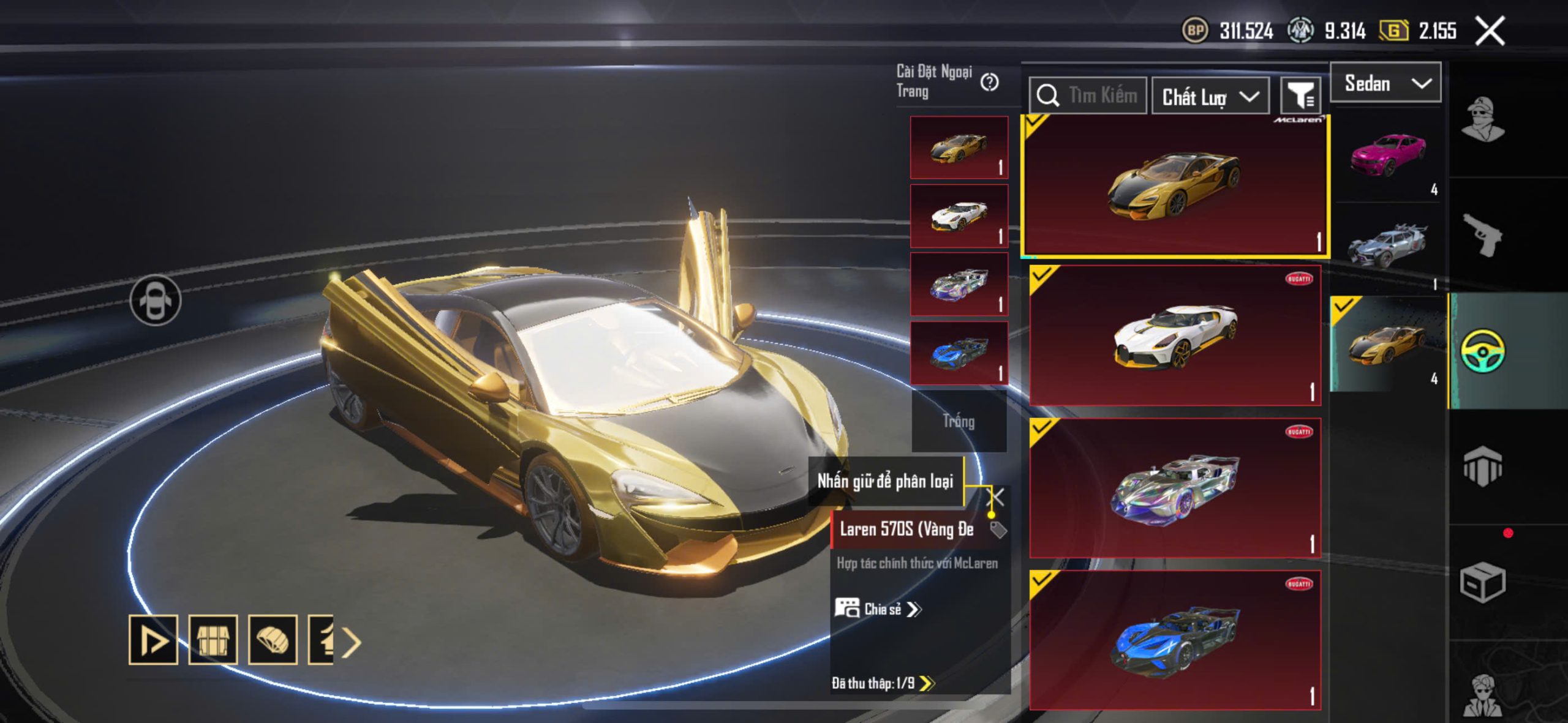Screen dimensions: 1568x723
Task: Switch to the weapons pistol tab
Action: pyautogui.click(x=1482, y=235)
